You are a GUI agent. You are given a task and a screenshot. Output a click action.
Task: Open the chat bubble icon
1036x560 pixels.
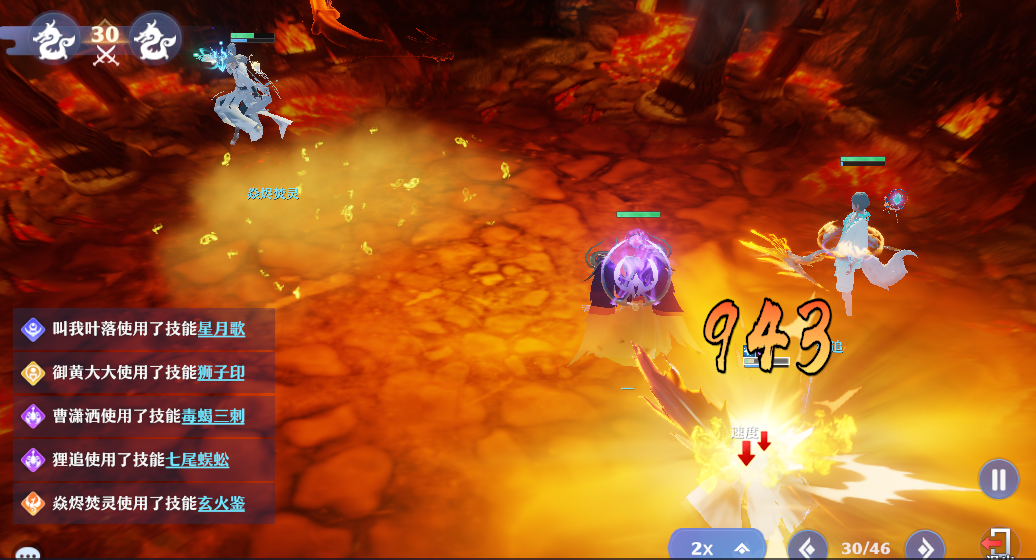click(28, 553)
